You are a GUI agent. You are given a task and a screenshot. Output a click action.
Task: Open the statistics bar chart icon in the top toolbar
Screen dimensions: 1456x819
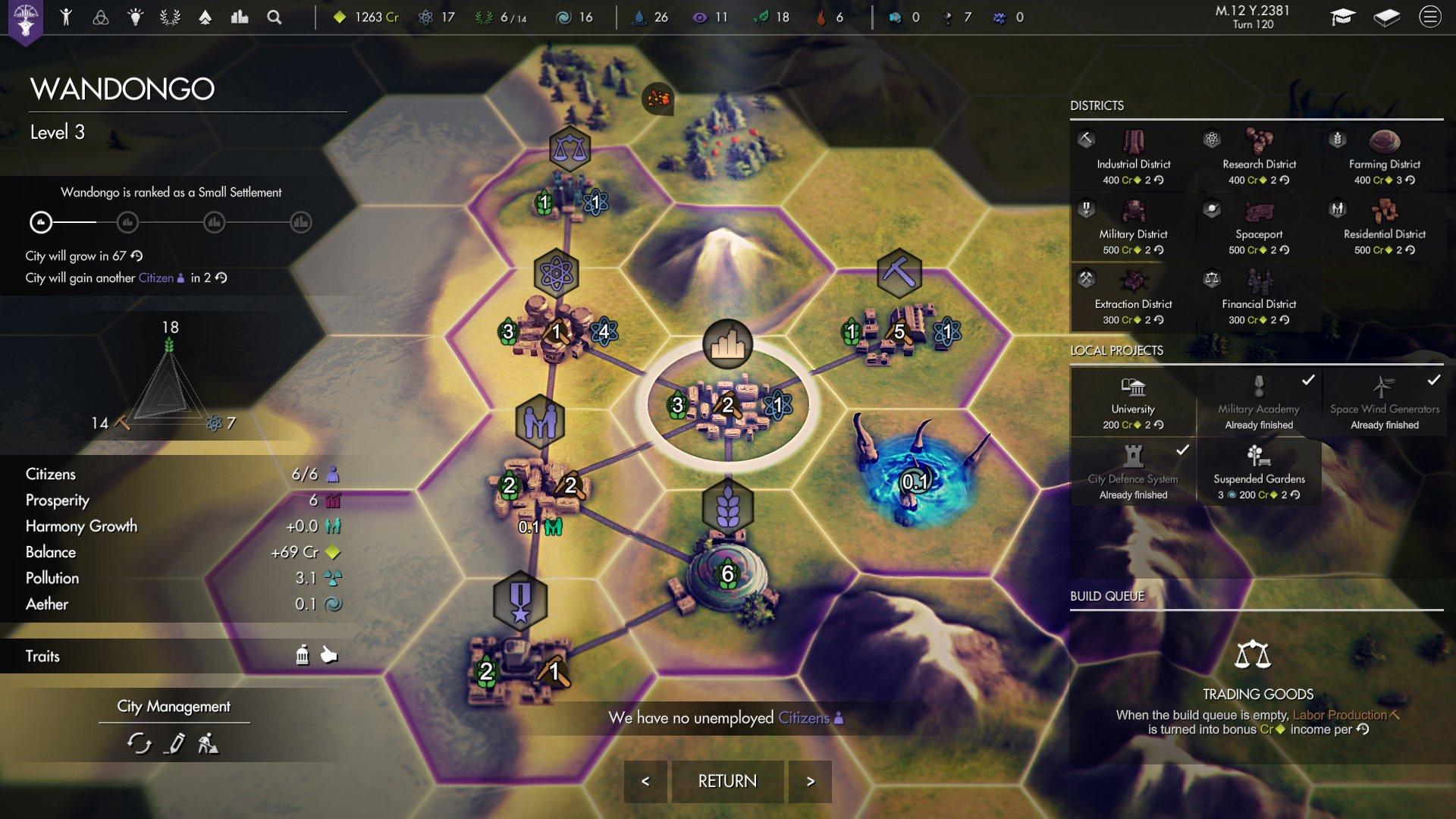pyautogui.click(x=239, y=17)
